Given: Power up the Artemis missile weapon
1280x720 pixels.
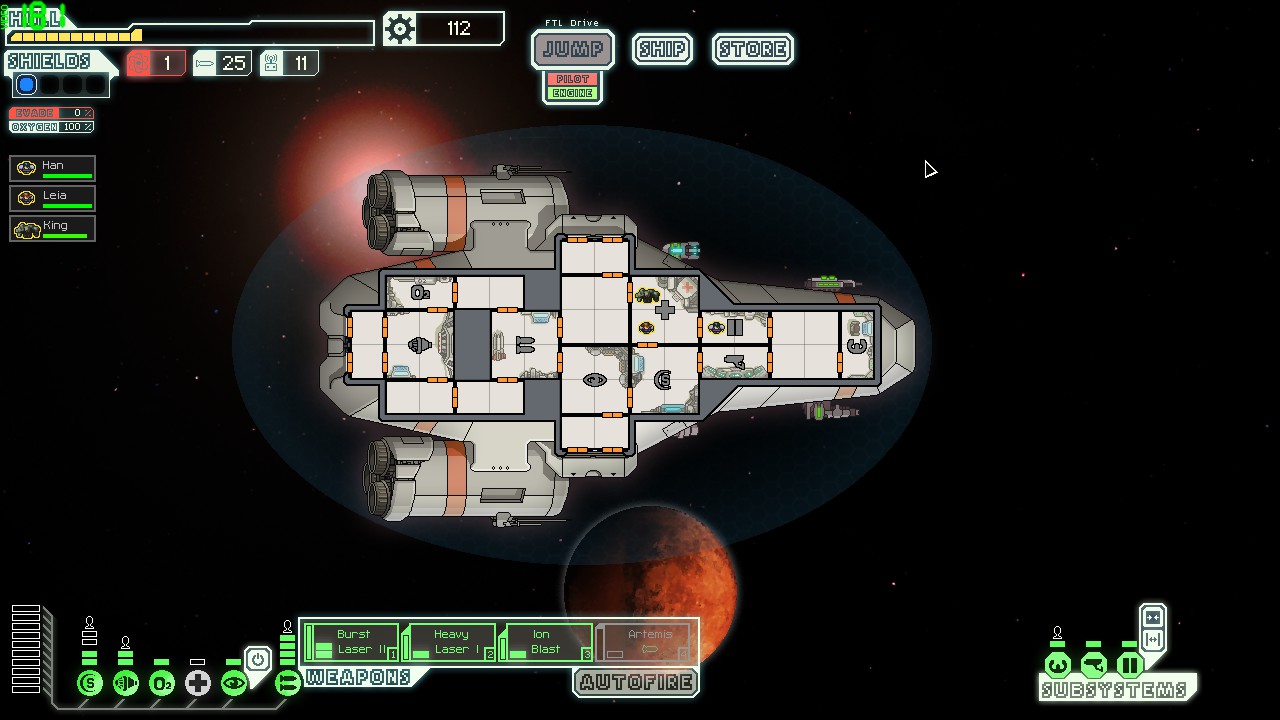Looking at the screenshot, I should click(x=645, y=642).
